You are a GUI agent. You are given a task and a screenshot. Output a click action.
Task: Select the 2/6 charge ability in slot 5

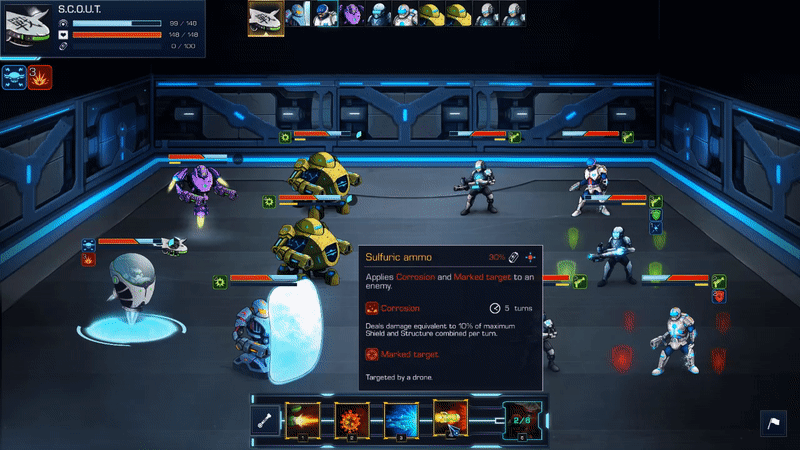[x=523, y=420]
